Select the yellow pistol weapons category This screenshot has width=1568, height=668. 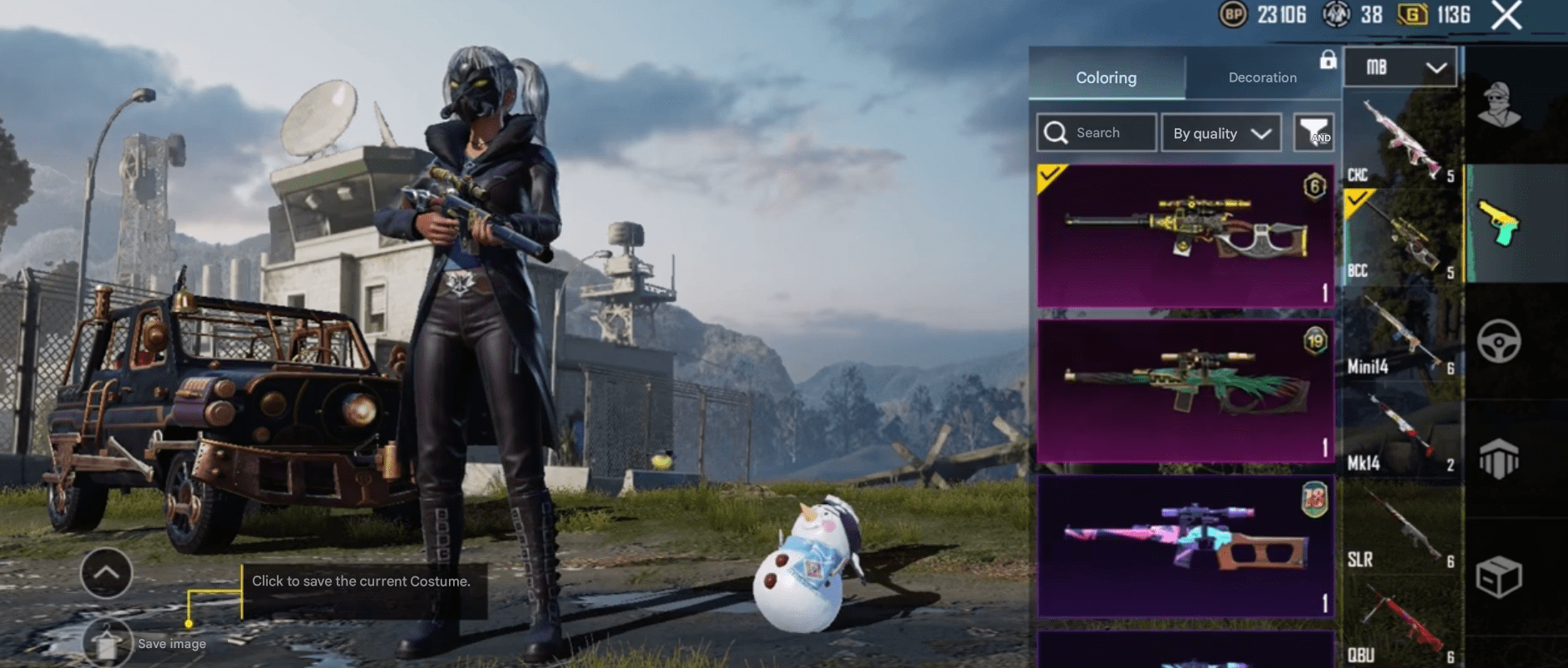click(x=1500, y=224)
